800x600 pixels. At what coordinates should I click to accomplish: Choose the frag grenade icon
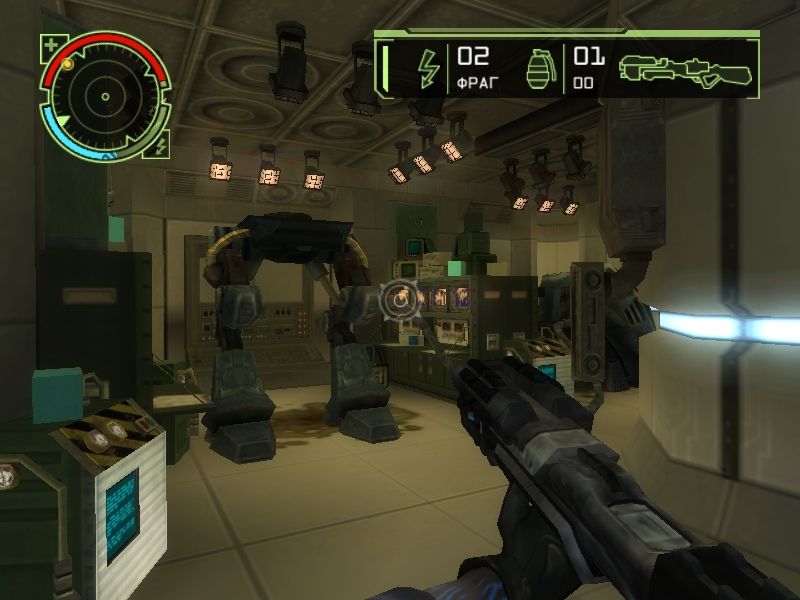(540, 68)
